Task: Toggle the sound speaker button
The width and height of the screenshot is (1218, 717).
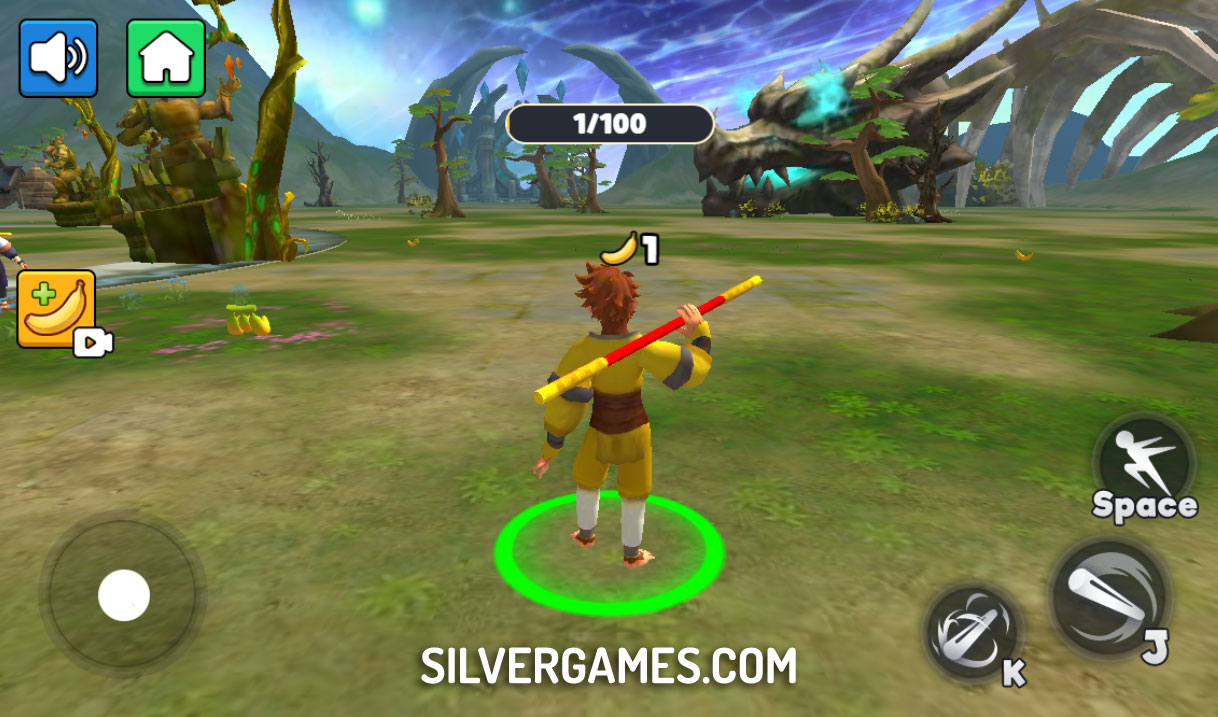Action: [58, 58]
